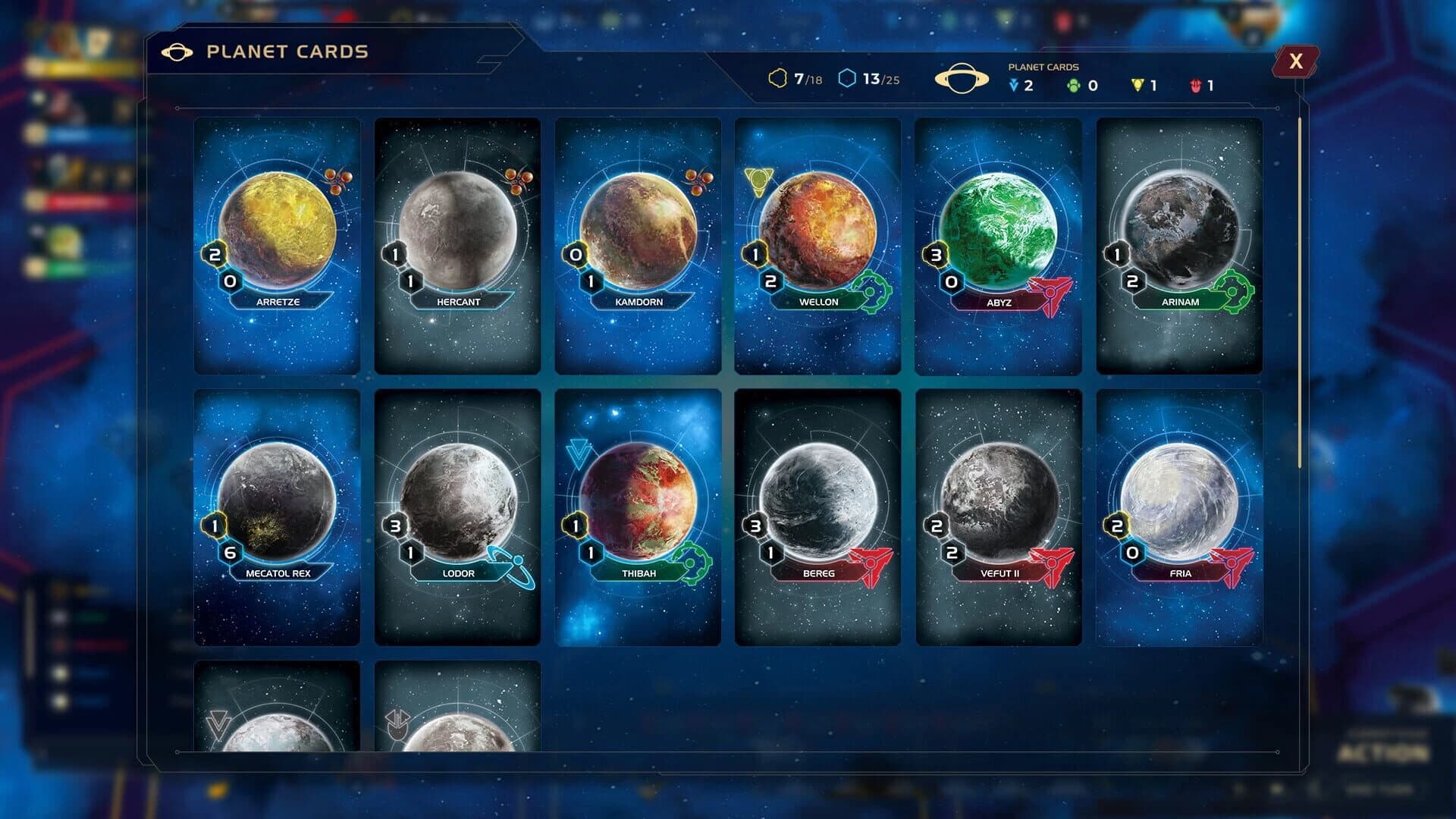The width and height of the screenshot is (1456, 819).
Task: Click the yellow warfare trait icon showing 1
Action: click(1136, 86)
